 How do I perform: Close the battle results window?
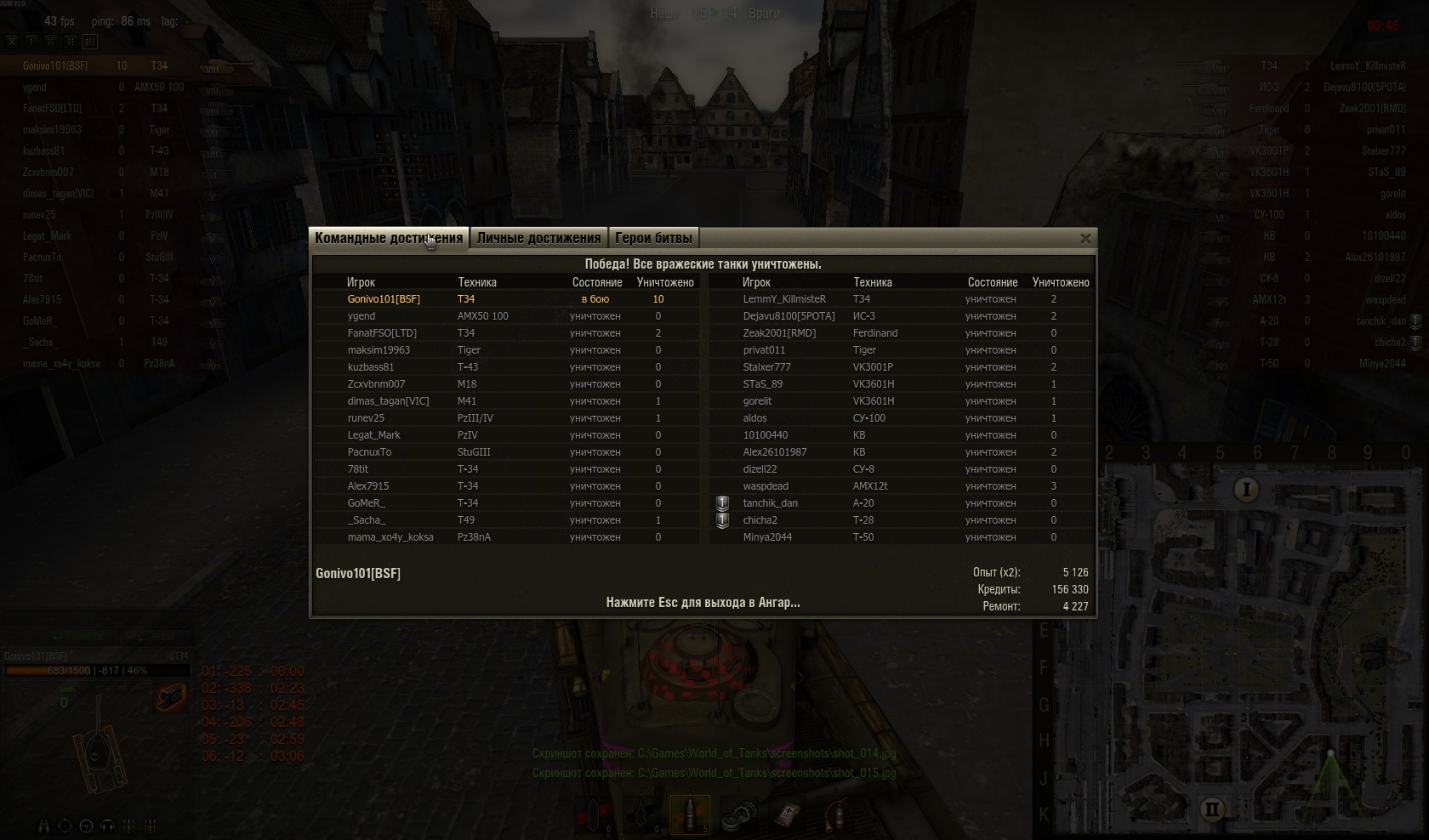(1085, 239)
